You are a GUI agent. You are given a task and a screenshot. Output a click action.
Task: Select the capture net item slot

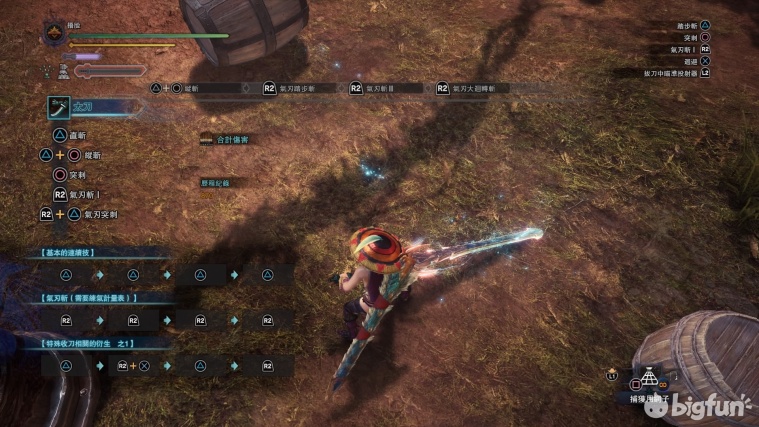pos(650,380)
